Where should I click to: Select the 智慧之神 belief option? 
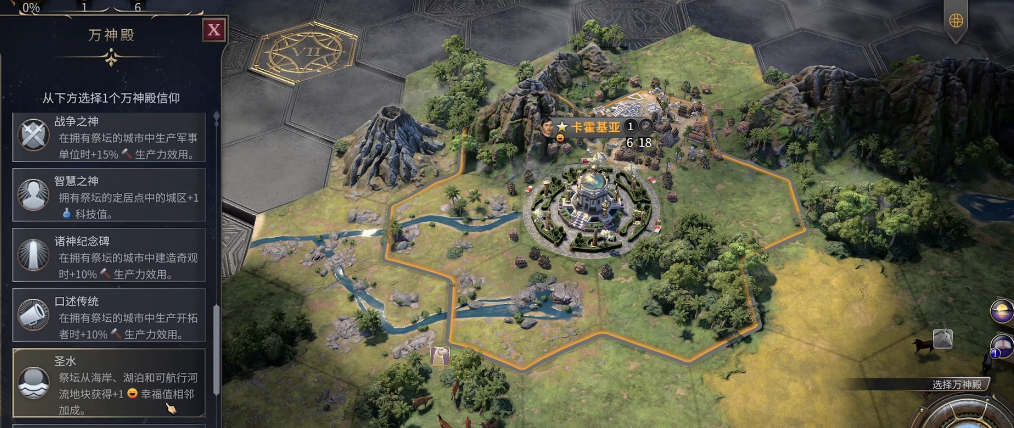click(x=110, y=195)
